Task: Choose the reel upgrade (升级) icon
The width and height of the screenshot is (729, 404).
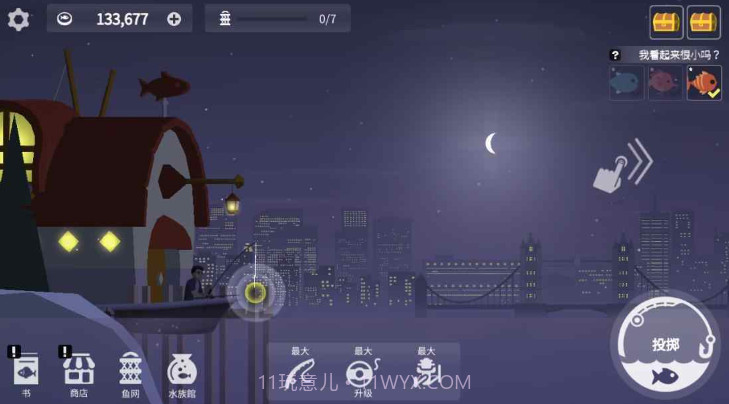Action: pos(362,373)
